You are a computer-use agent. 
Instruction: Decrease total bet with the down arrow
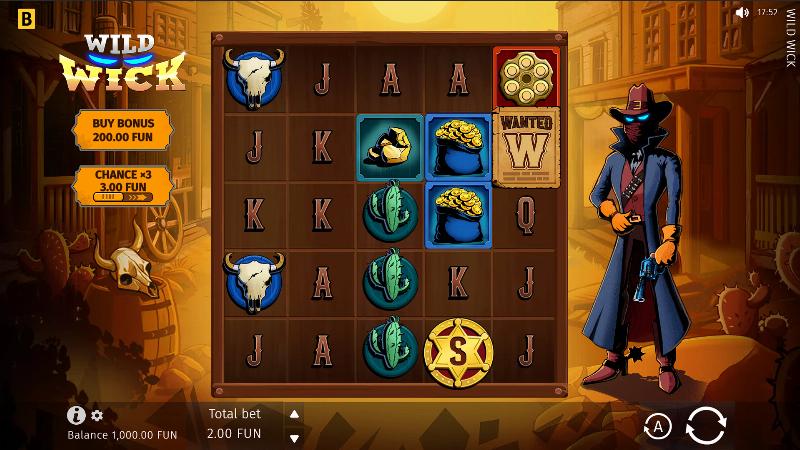pos(294,438)
